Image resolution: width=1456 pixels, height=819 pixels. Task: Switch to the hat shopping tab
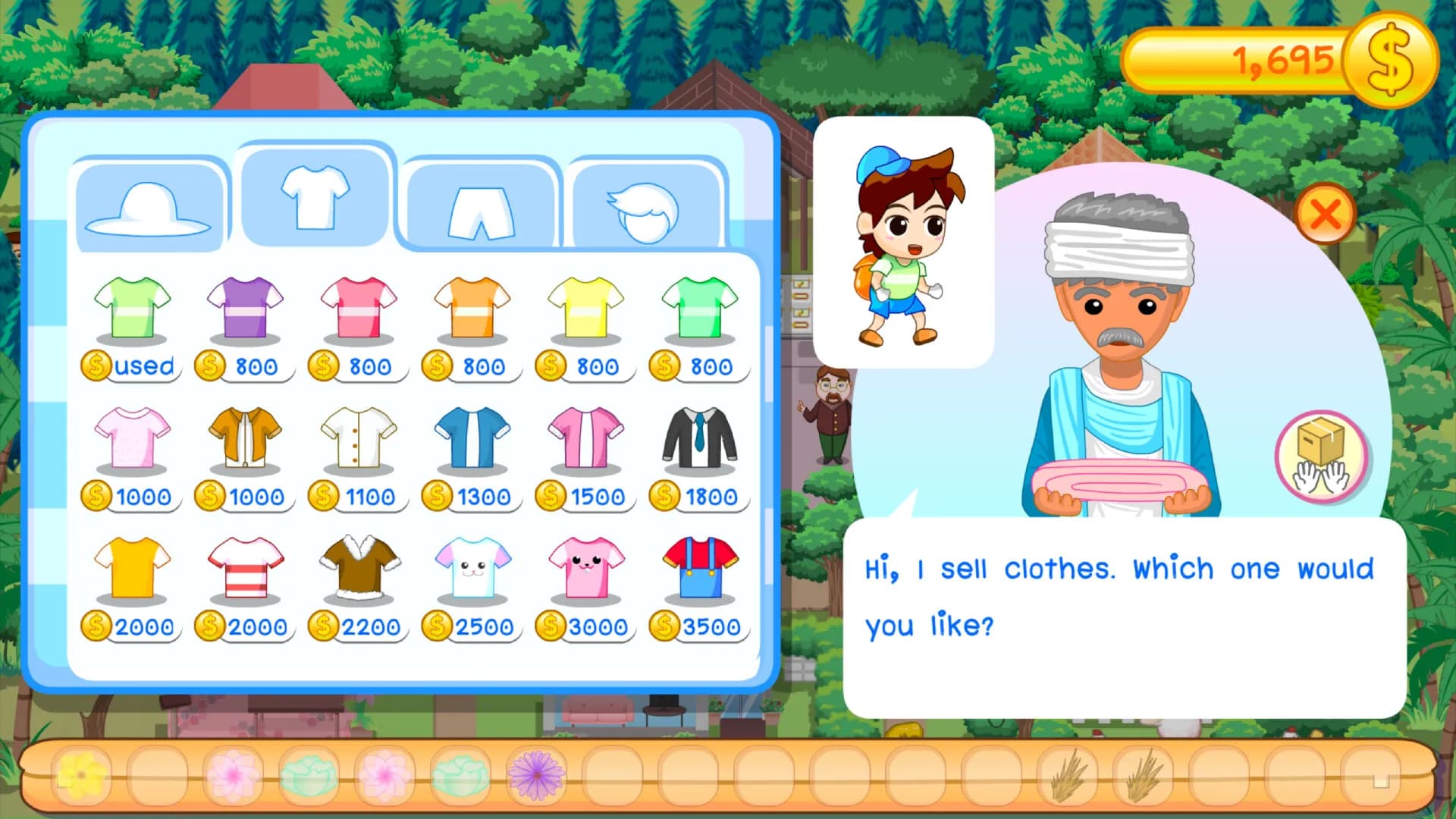coord(149,205)
